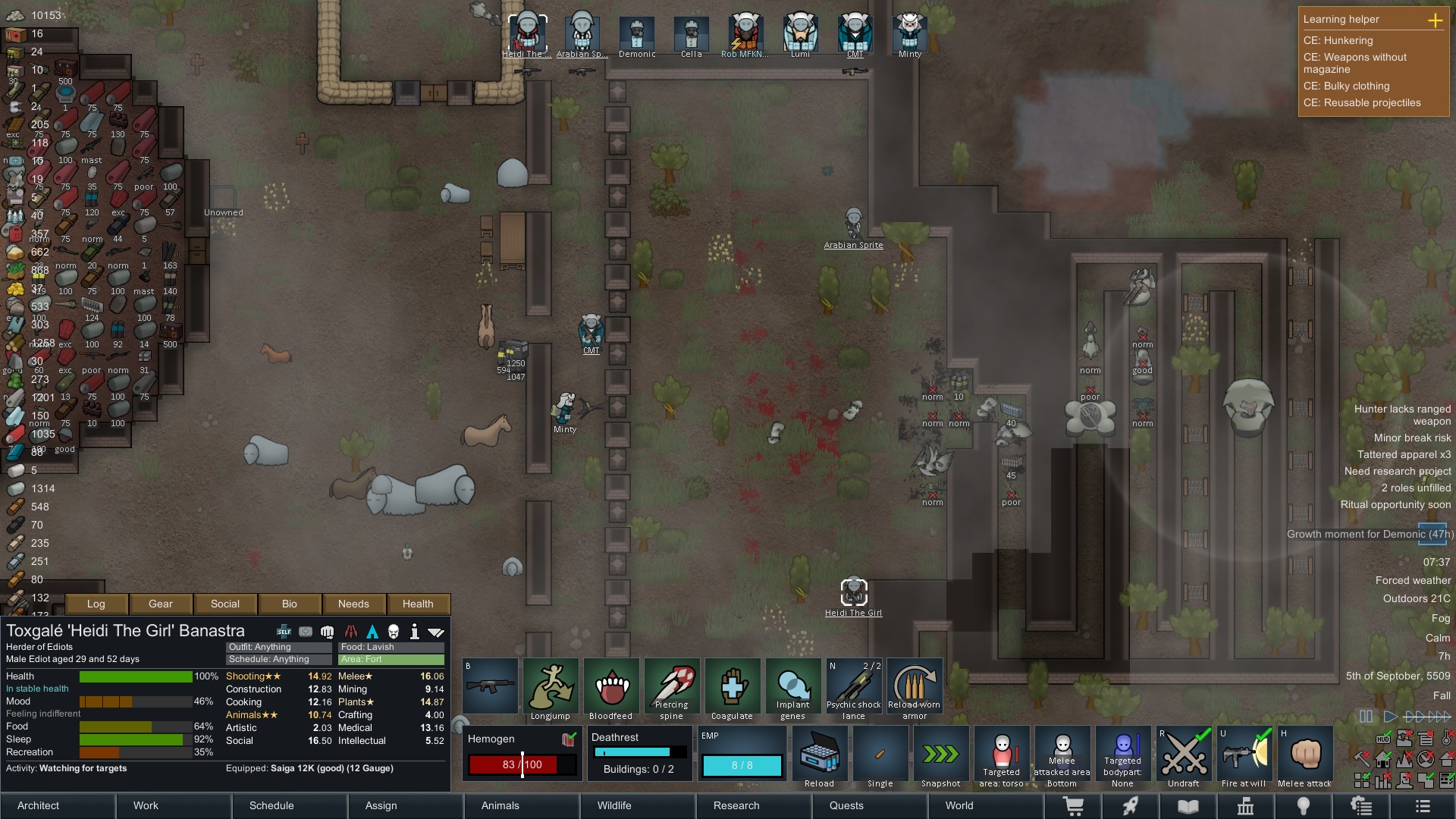Viewport: 1456px width, 819px height.
Task: Open the Food: Lavish policy dropdown
Action: coord(390,647)
